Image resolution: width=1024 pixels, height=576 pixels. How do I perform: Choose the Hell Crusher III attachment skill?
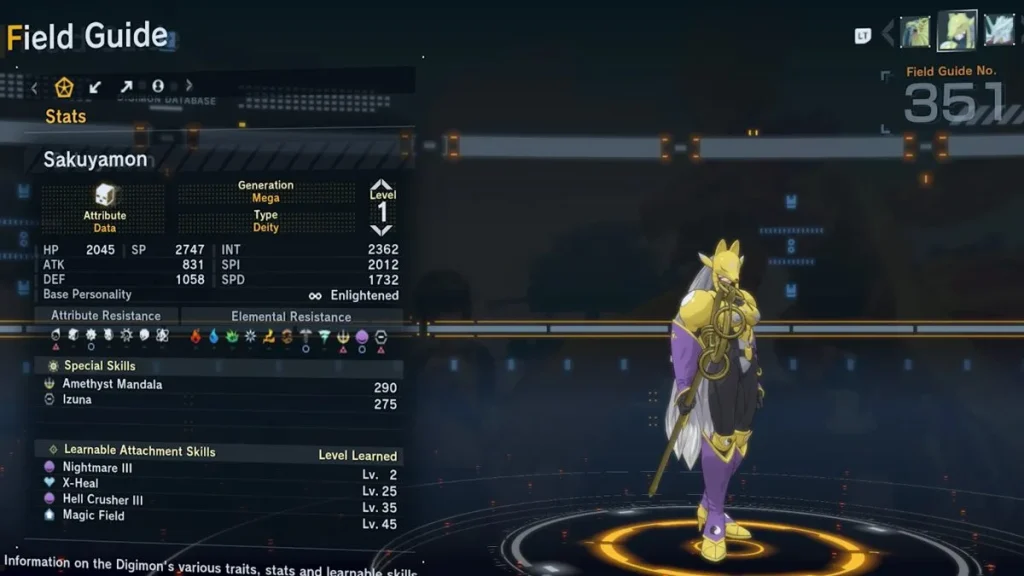(102, 500)
